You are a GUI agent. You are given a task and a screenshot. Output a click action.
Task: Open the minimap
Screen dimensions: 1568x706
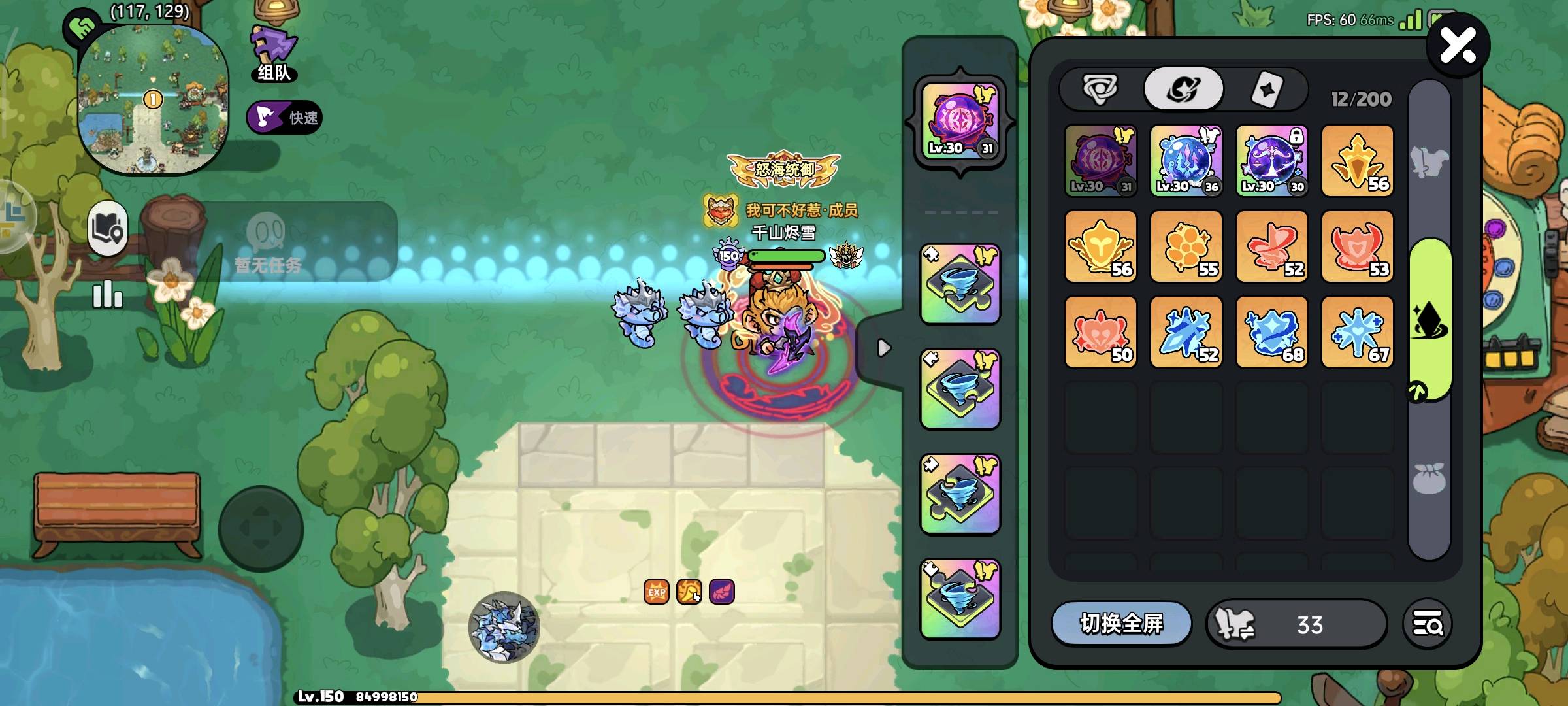coord(153,98)
